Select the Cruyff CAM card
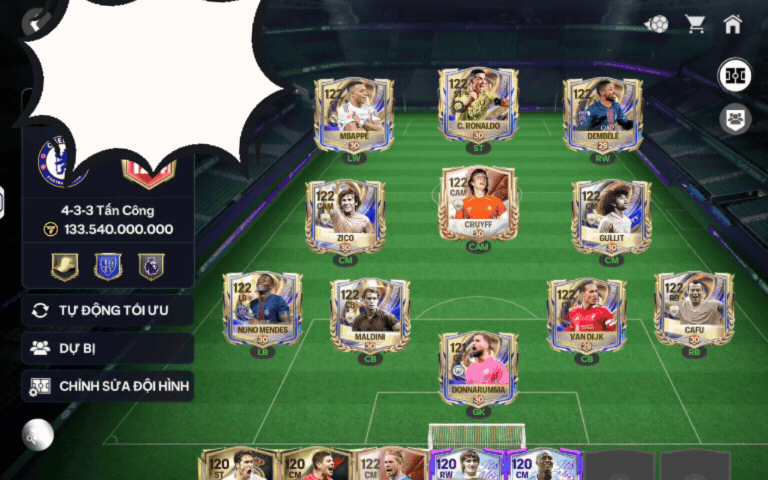 click(479, 202)
